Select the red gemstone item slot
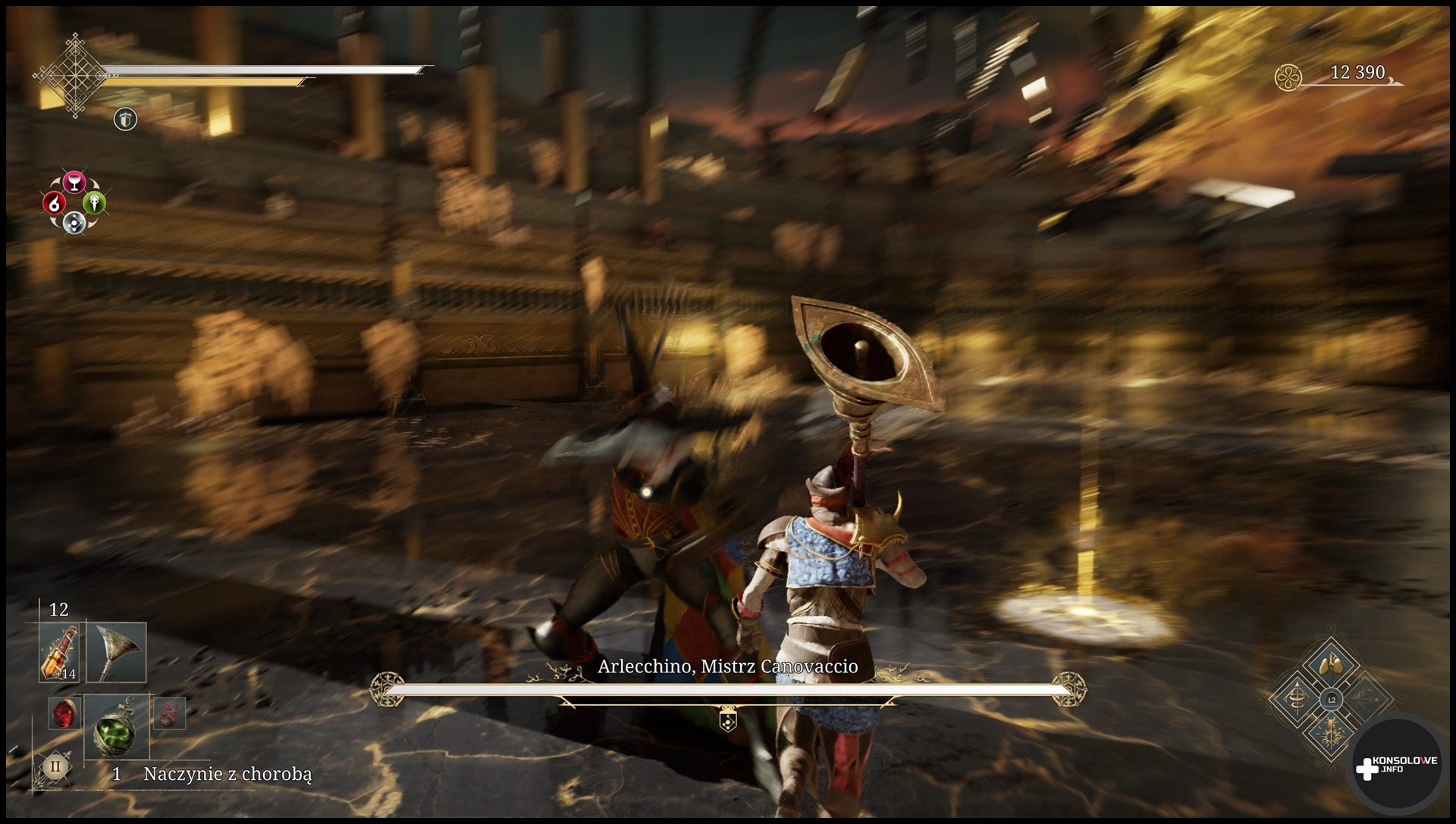Screen dimensions: 1456x824 pos(64,713)
